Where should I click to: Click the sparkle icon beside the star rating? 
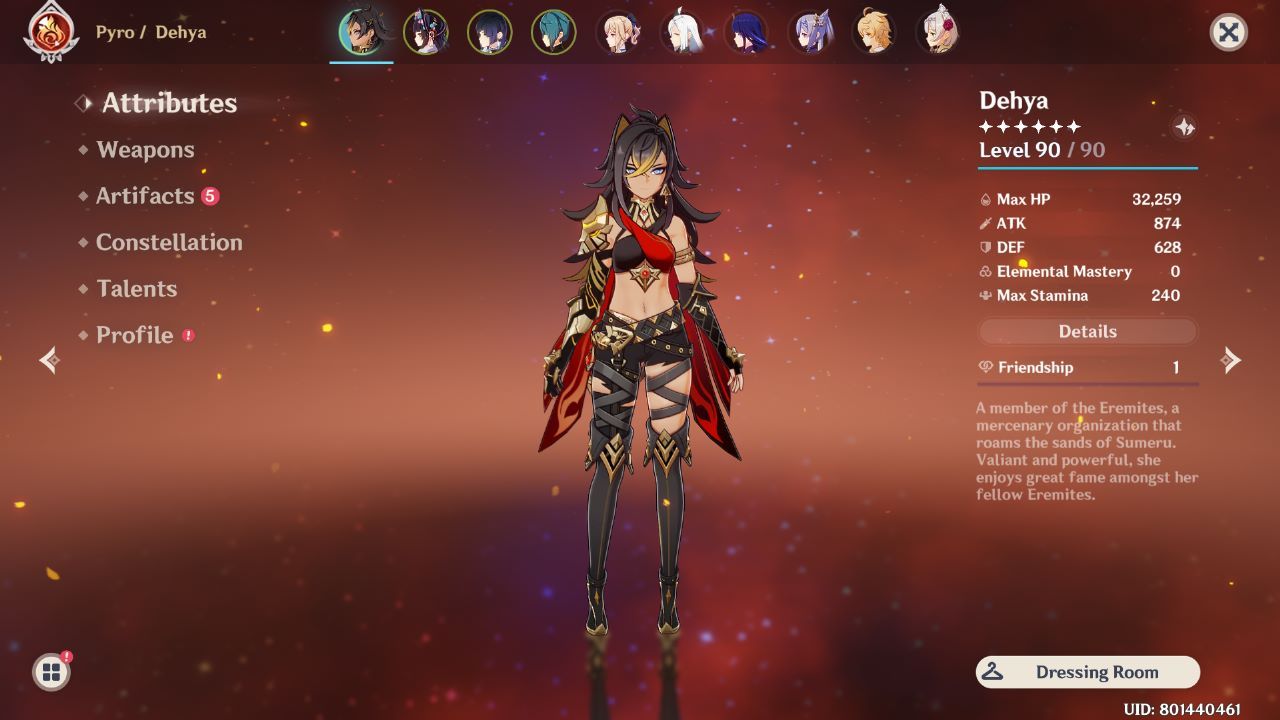(1183, 128)
